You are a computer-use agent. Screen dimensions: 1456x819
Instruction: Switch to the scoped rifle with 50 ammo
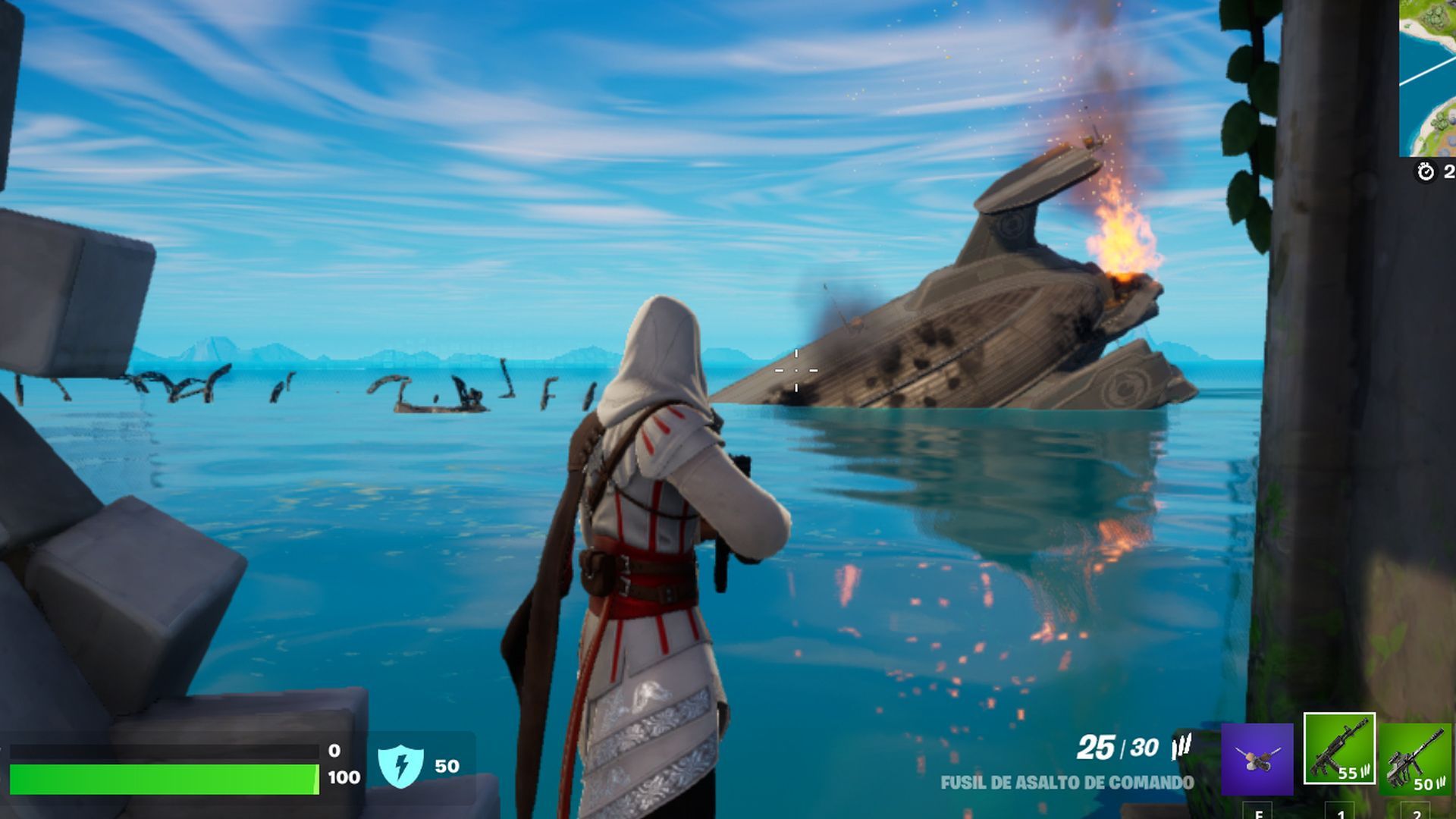(x=1416, y=758)
